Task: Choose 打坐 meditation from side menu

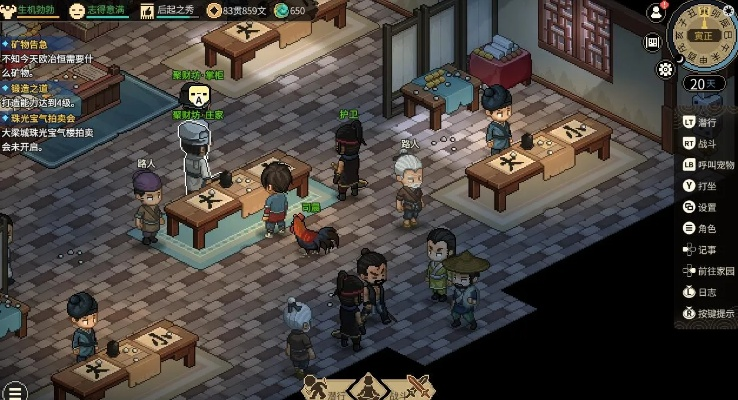Action: tap(706, 186)
